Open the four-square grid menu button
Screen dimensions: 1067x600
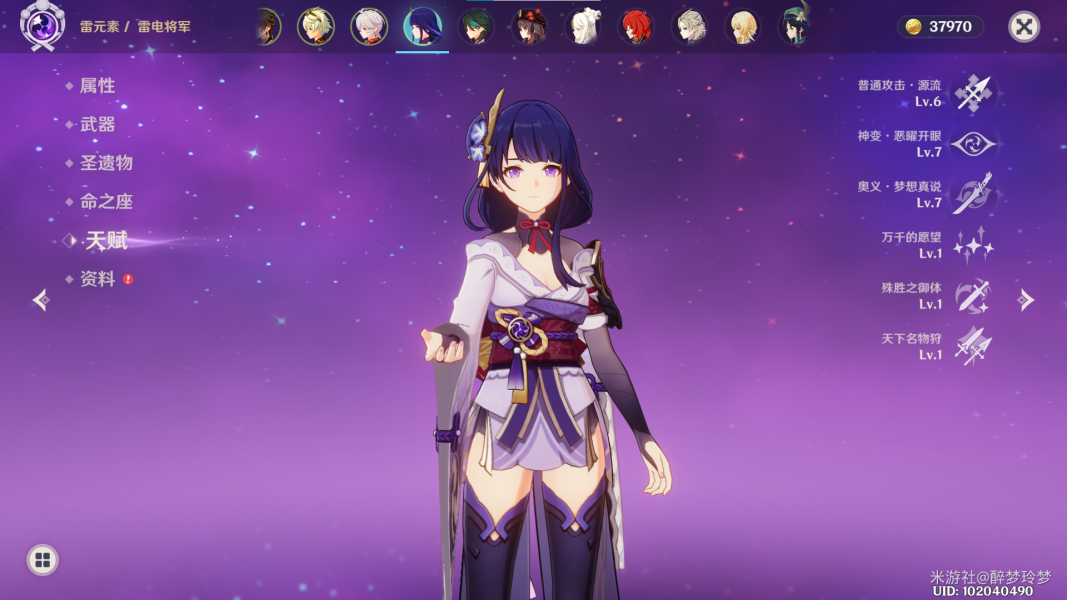coord(42,560)
